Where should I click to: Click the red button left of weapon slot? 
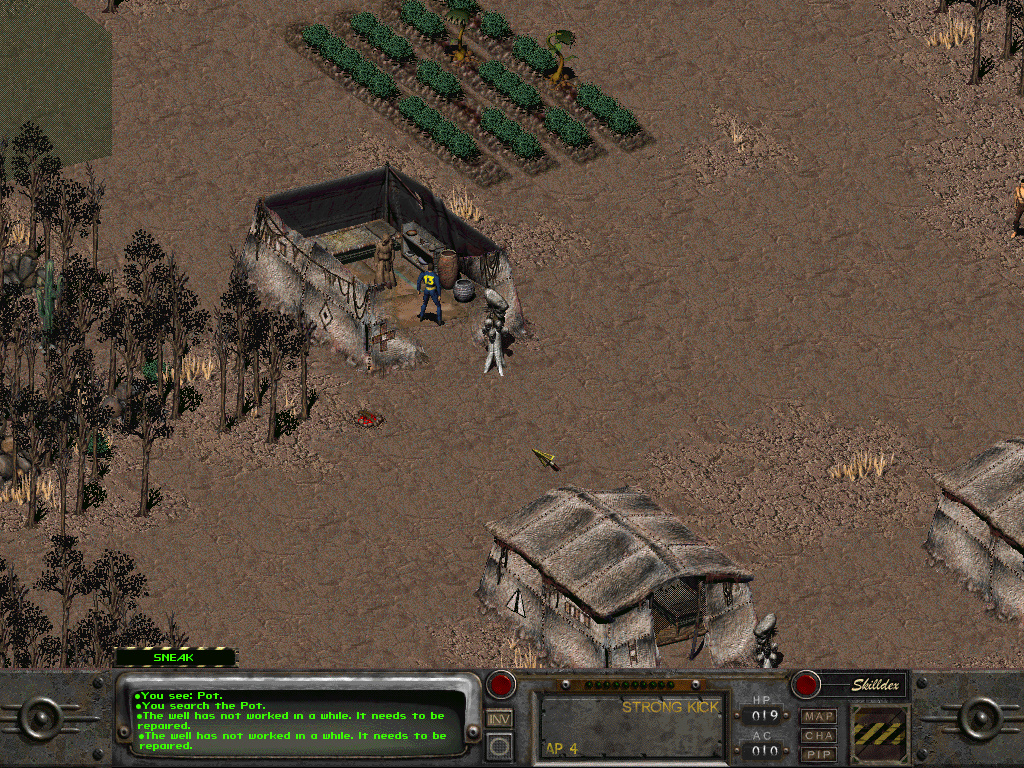point(500,685)
